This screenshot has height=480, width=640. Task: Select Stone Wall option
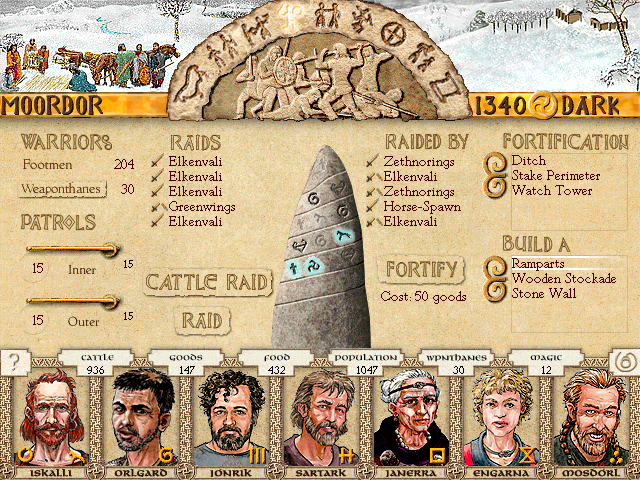tap(546, 294)
